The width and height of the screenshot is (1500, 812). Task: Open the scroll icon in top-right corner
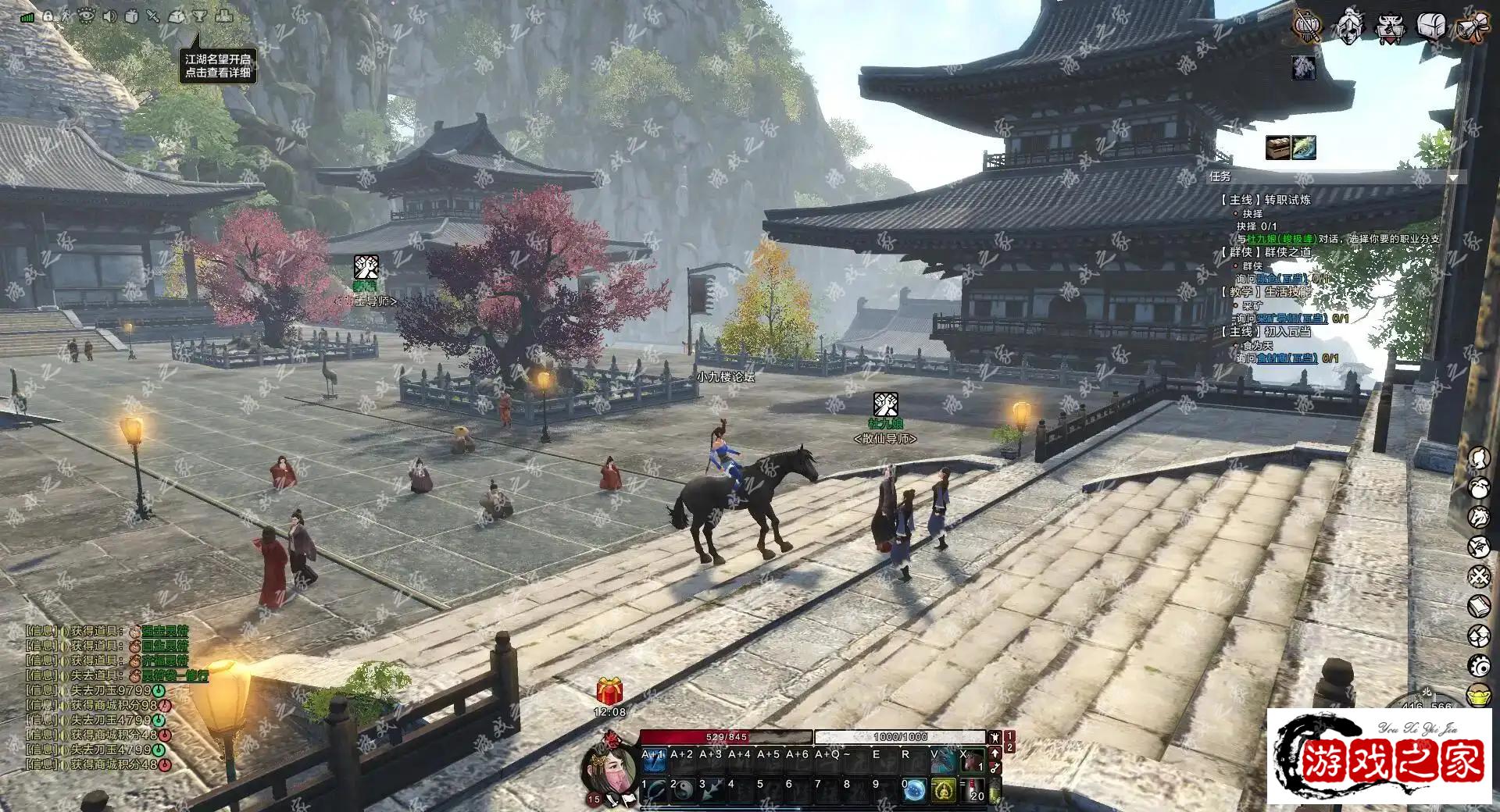click(x=1471, y=27)
